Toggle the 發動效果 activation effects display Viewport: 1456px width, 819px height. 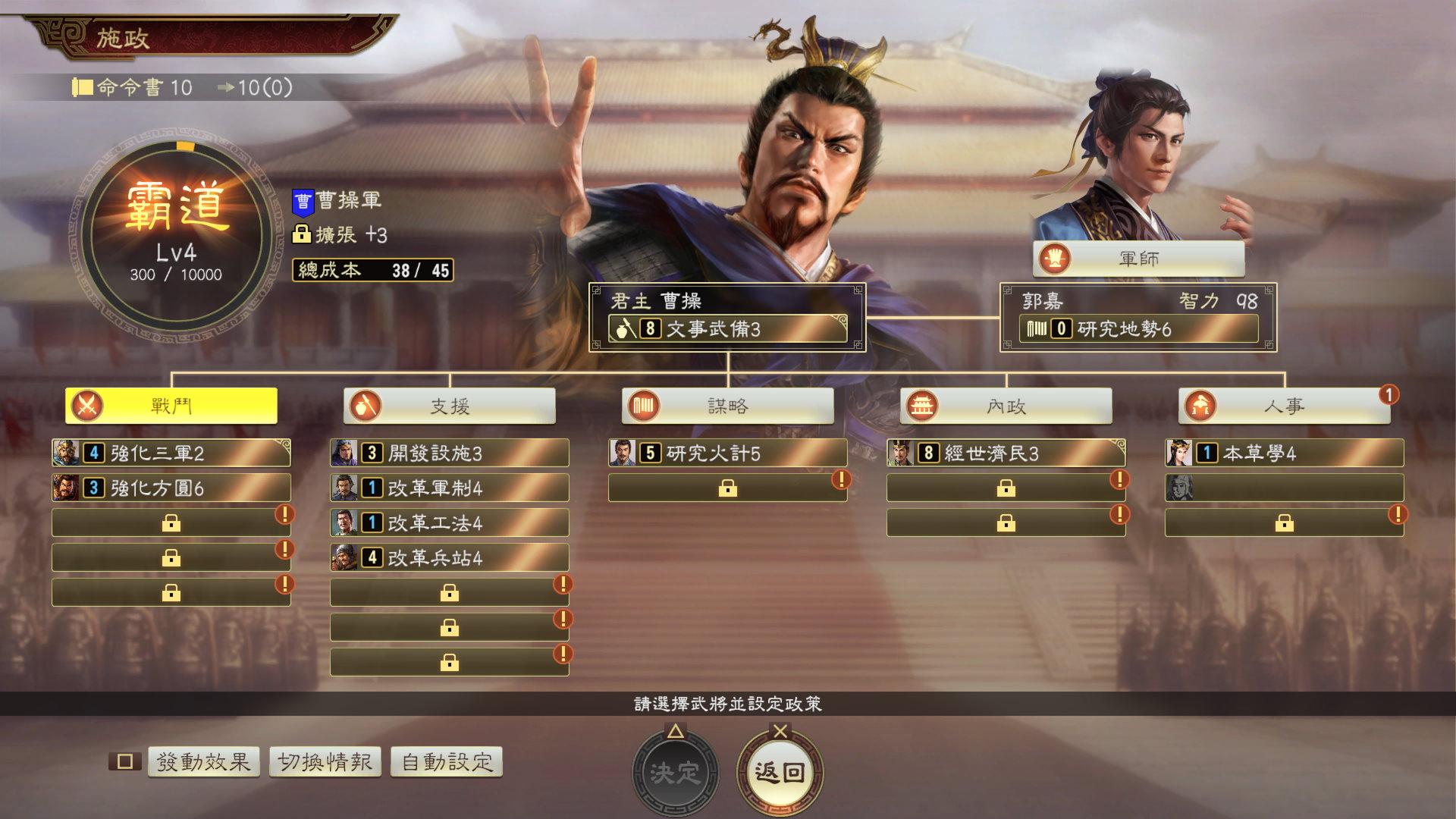tap(203, 762)
